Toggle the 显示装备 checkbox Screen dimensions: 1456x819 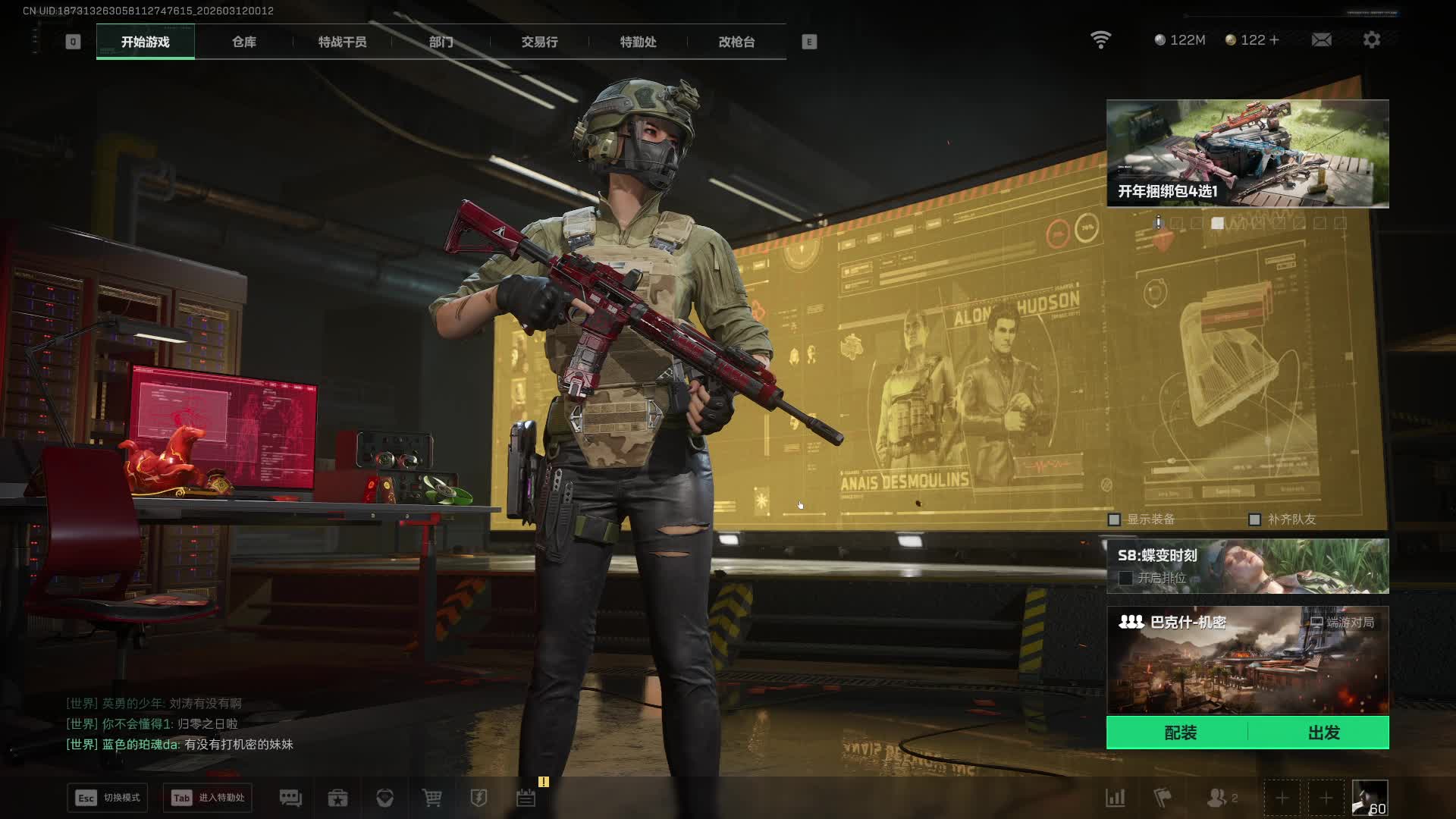click(1114, 519)
